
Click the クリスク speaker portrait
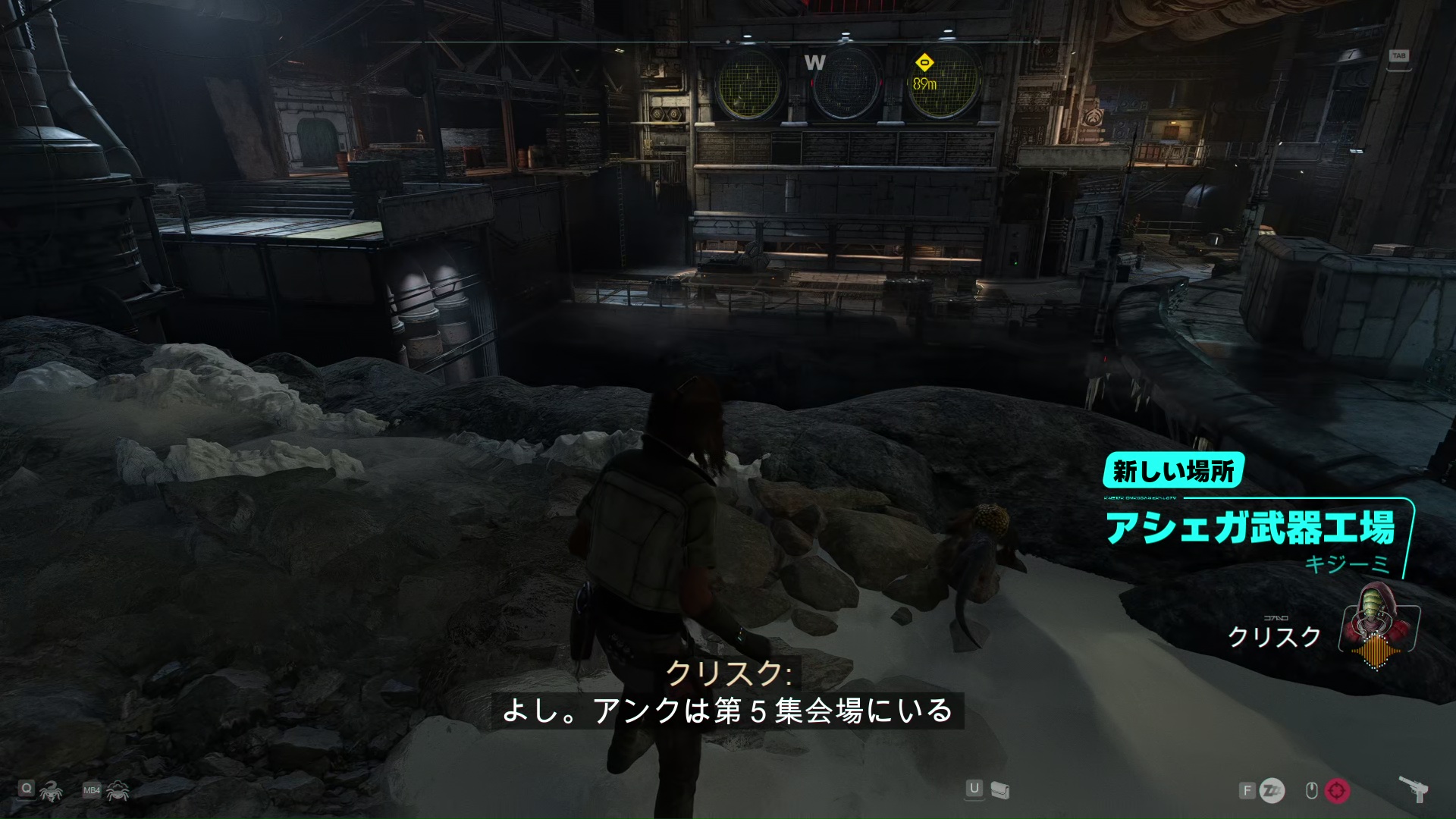click(x=1375, y=626)
